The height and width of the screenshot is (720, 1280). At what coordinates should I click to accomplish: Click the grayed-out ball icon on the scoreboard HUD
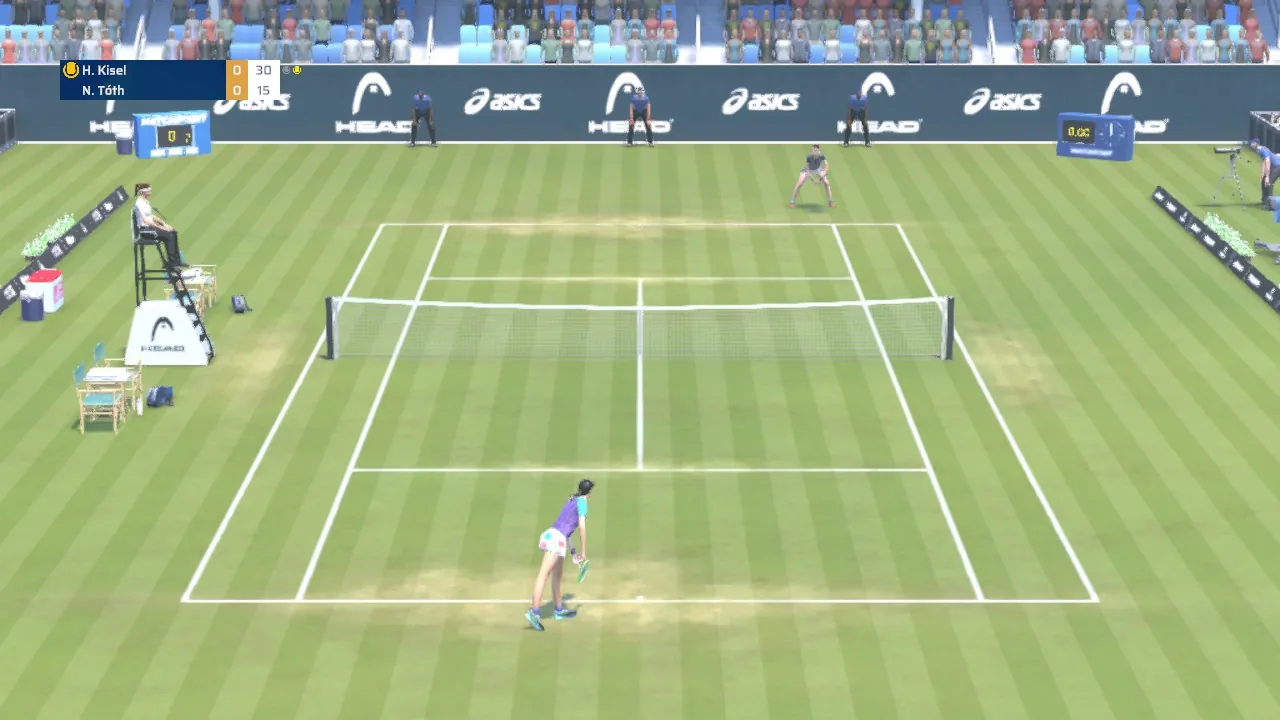click(x=286, y=69)
